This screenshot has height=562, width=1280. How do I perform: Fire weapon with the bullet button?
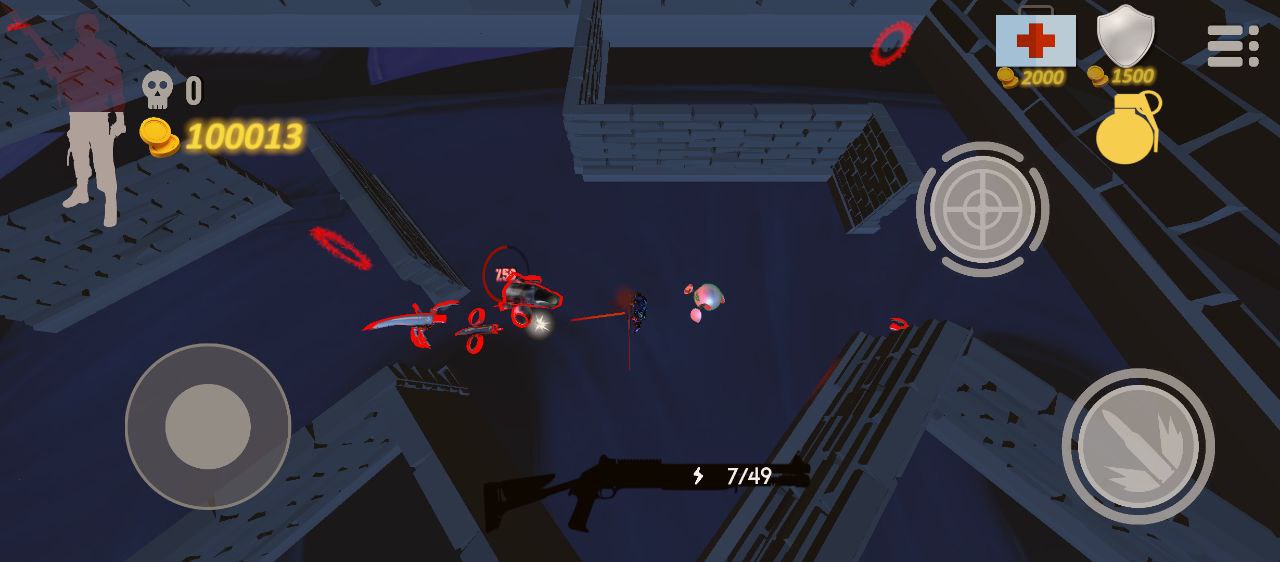pyautogui.click(x=1138, y=446)
